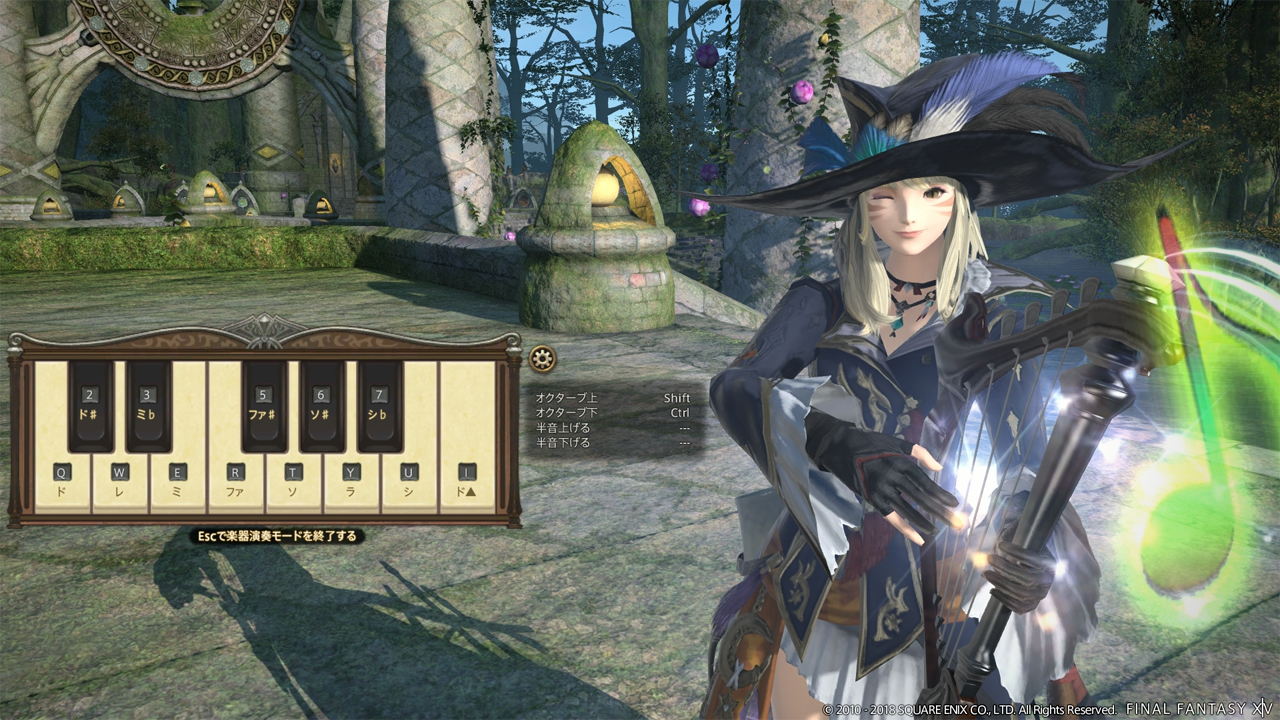Play the ファ# black key
Viewport: 1280px width, 720px height.
(x=264, y=405)
